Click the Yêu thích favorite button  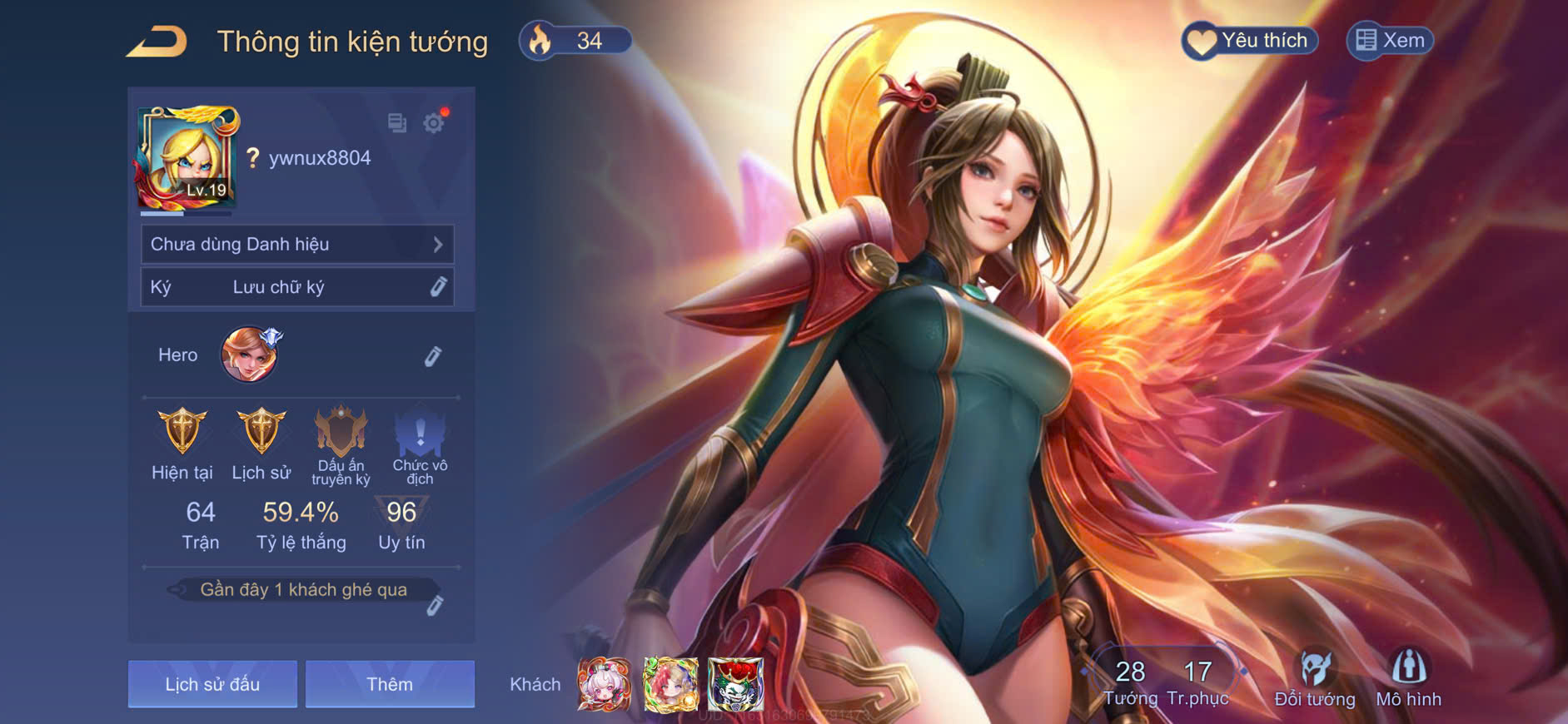[1249, 41]
